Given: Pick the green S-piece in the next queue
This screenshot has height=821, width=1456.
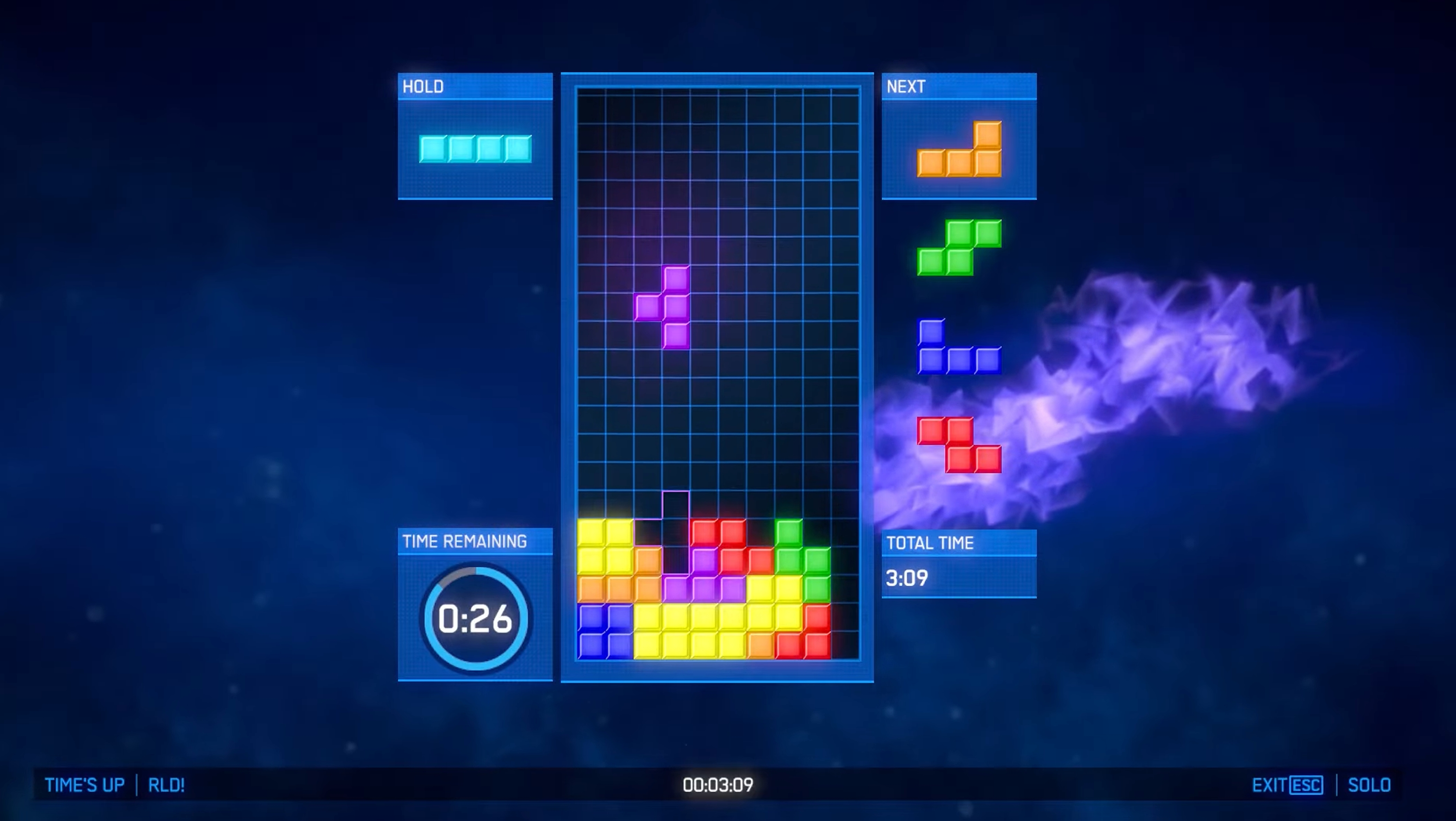Looking at the screenshot, I should 959,247.
